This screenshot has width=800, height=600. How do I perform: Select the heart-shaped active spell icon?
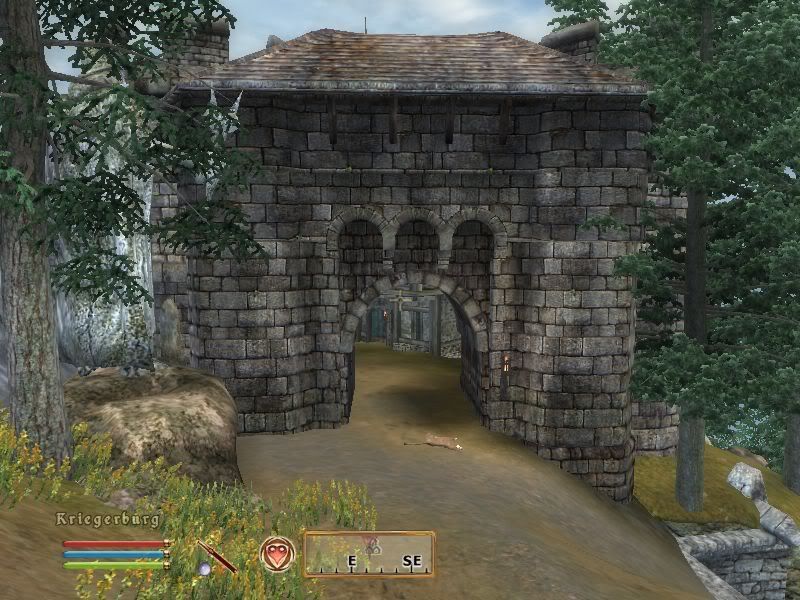click(x=276, y=554)
